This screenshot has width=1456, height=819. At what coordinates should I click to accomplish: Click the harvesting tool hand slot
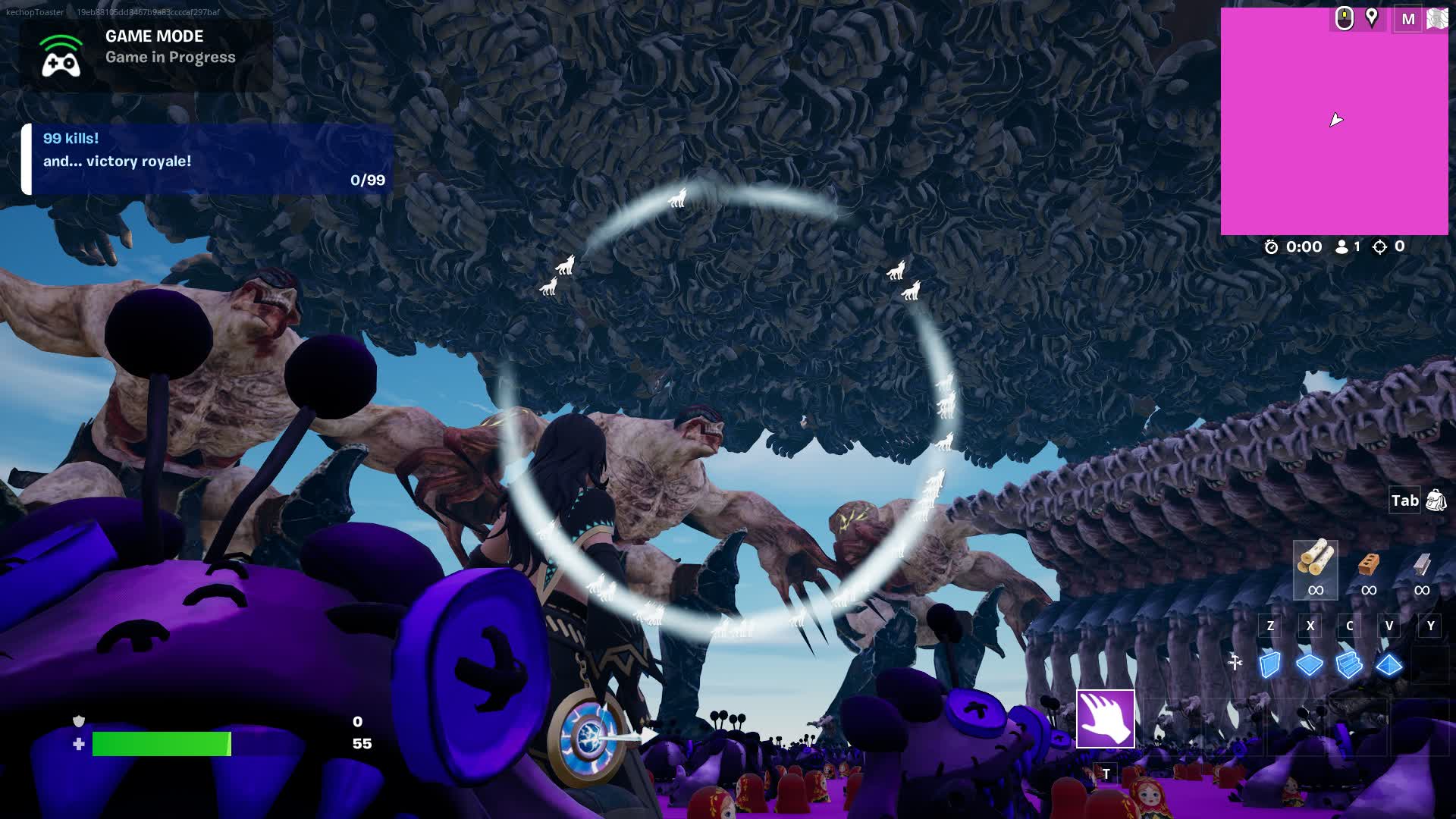(1105, 719)
